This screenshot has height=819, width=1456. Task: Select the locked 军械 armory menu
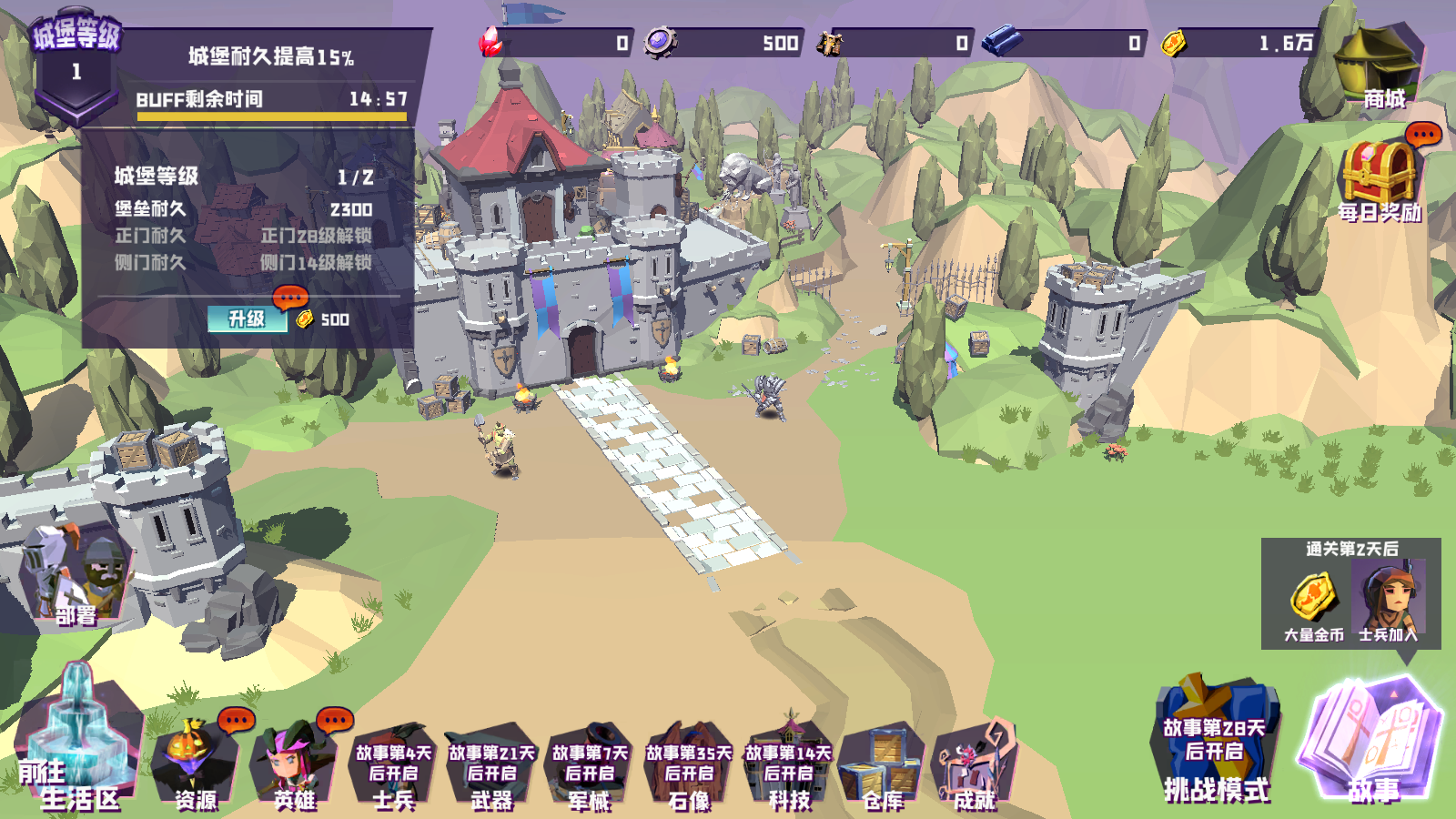tap(590, 767)
